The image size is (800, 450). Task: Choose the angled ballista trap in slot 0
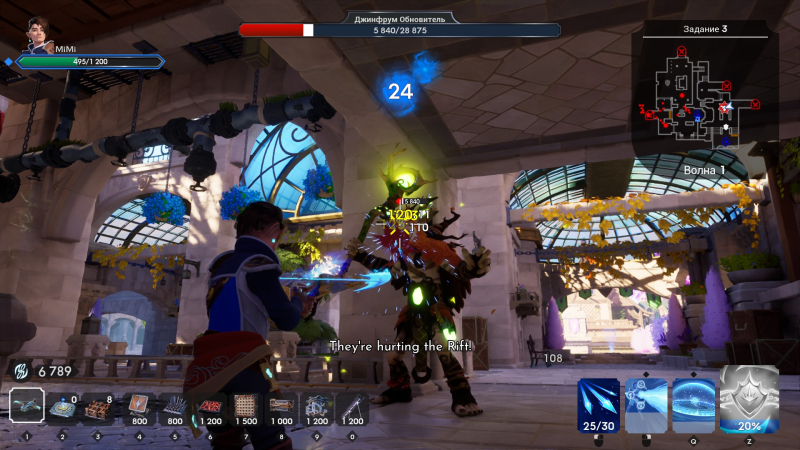[x=353, y=406]
